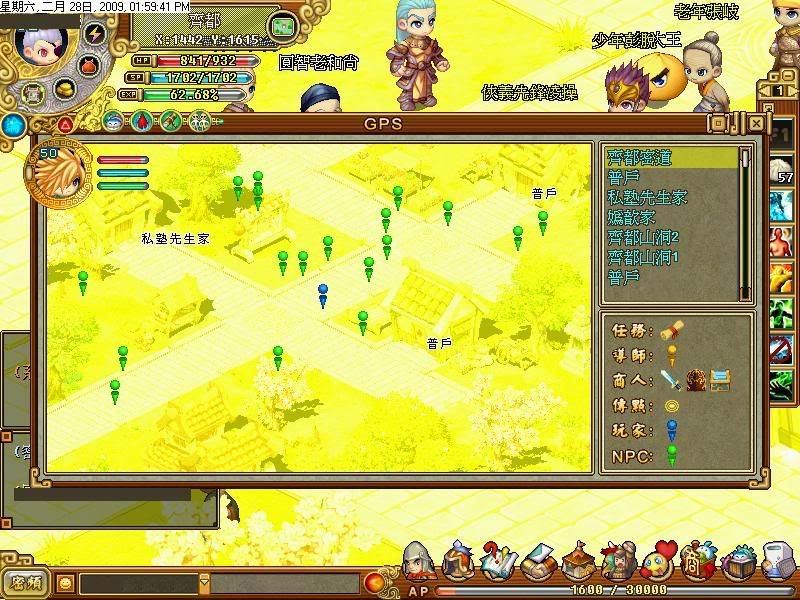Viewport: 800px width, 600px height.
Task: Close the GPS window
Action: 757,123
